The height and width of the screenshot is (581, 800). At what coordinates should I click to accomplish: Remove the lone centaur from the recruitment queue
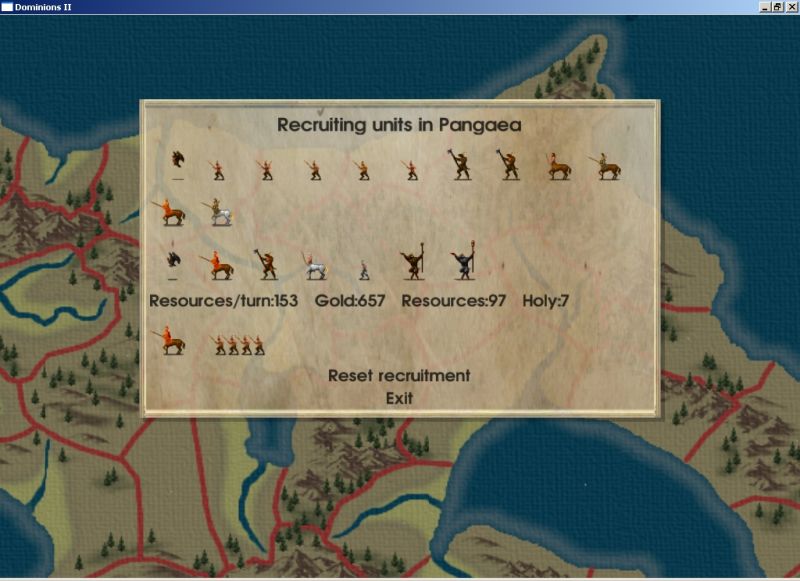click(168, 342)
